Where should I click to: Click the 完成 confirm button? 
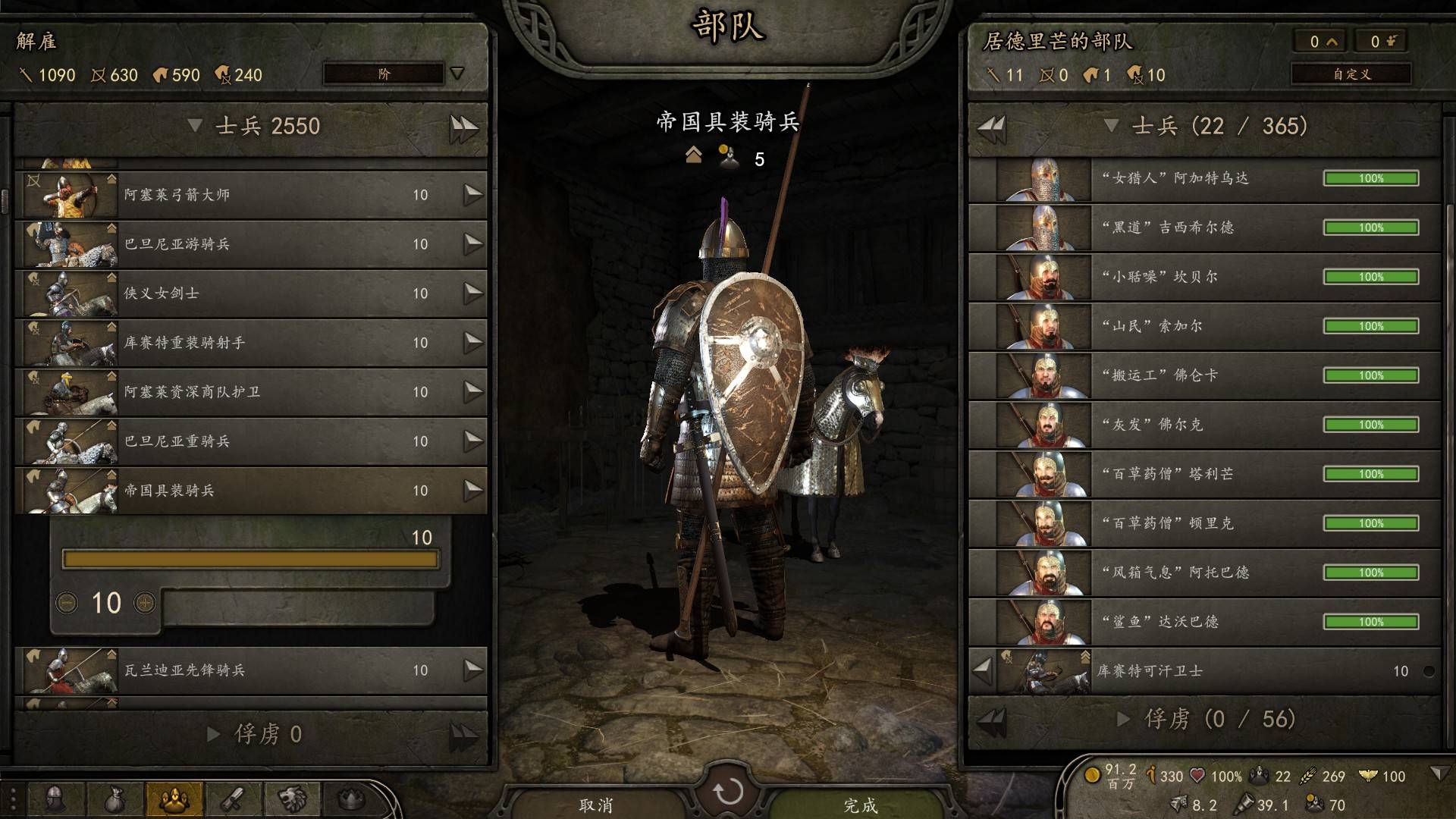860,804
